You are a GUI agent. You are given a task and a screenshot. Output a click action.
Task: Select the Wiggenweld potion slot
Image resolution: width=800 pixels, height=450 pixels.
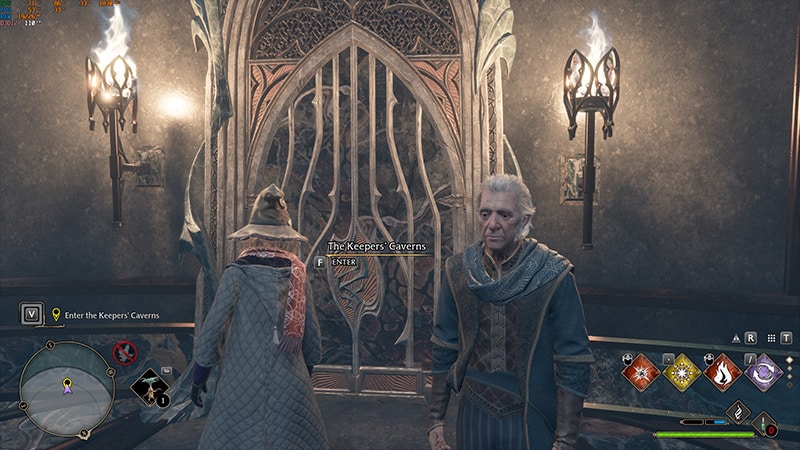766,423
